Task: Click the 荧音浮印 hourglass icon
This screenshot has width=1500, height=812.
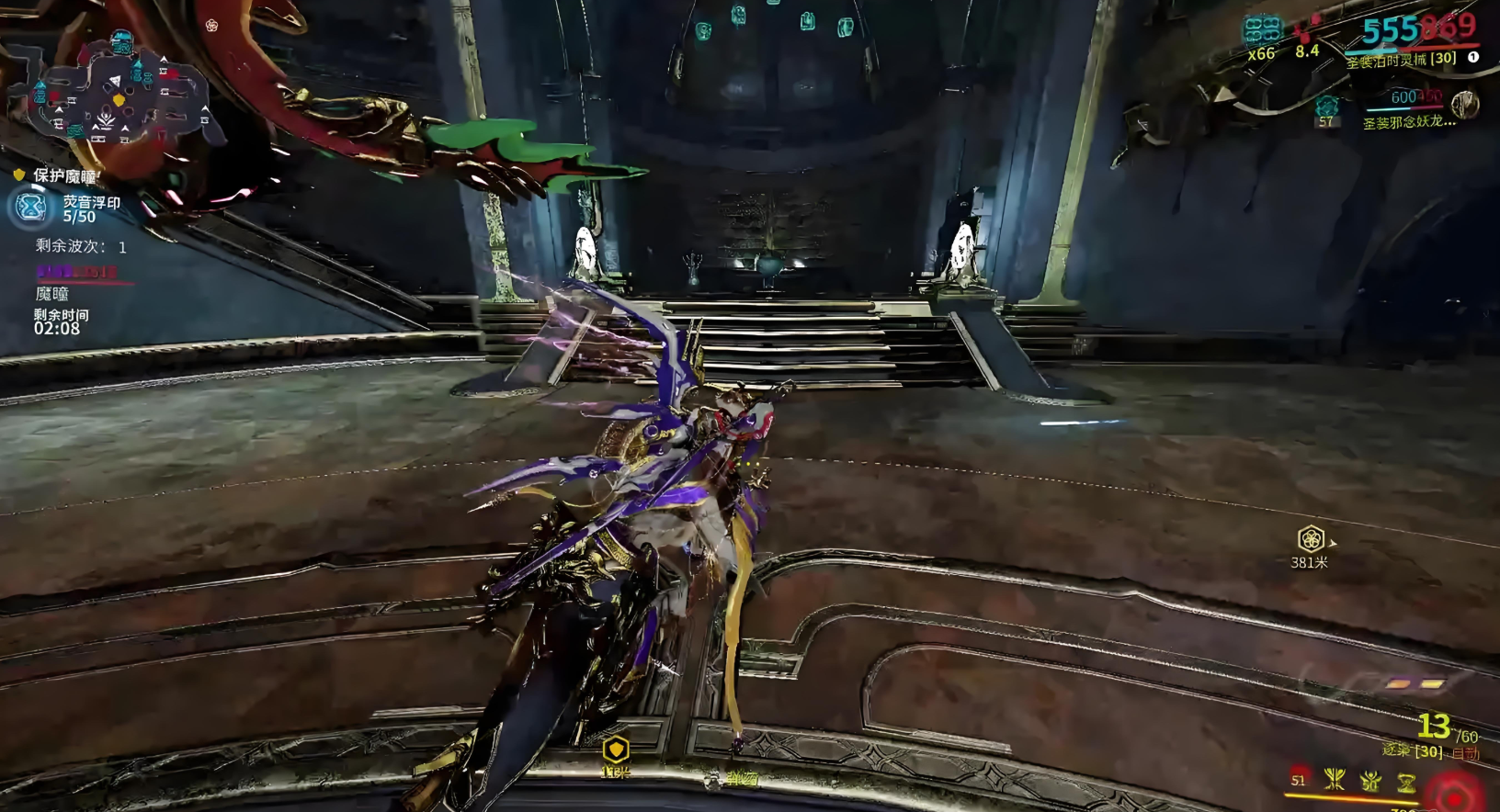Action: pyautogui.click(x=31, y=208)
